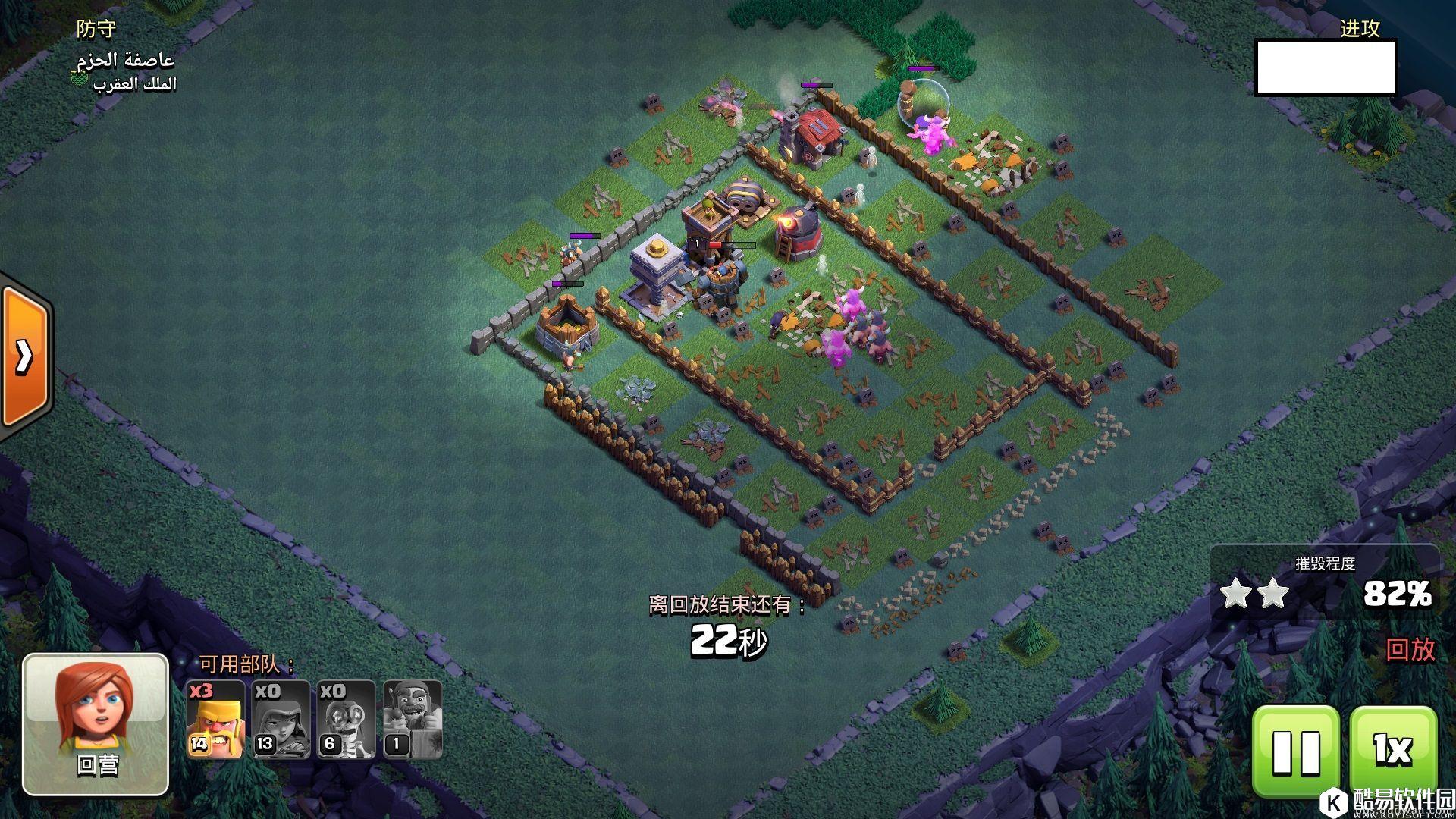Image resolution: width=1456 pixels, height=819 pixels.
Task: Change the 1x replay speed
Action: [1393, 750]
